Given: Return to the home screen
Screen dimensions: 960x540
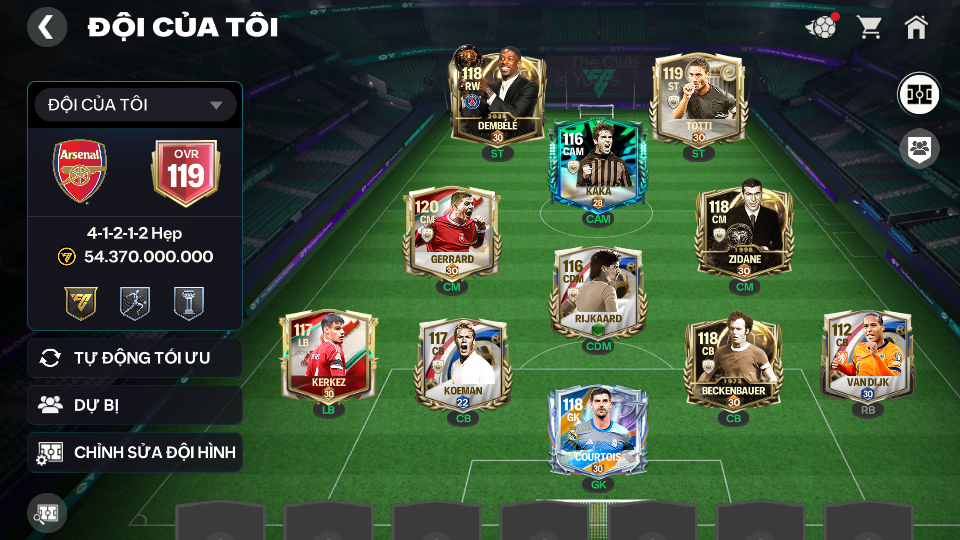Looking at the screenshot, I should [x=916, y=27].
